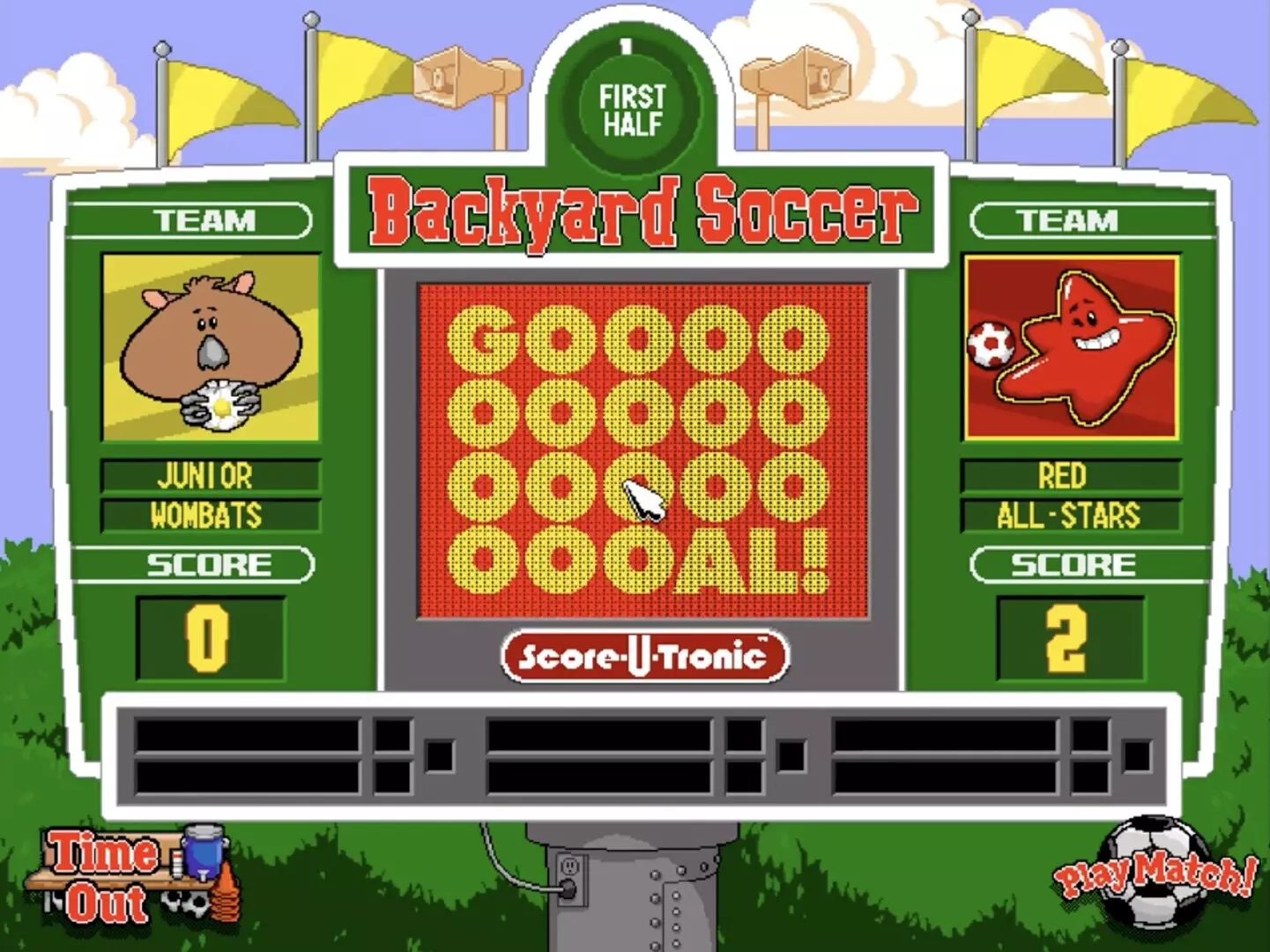Toggle the power outlet plug below the scoreboard
Screen dimensions: 1270x952
coord(571,877)
